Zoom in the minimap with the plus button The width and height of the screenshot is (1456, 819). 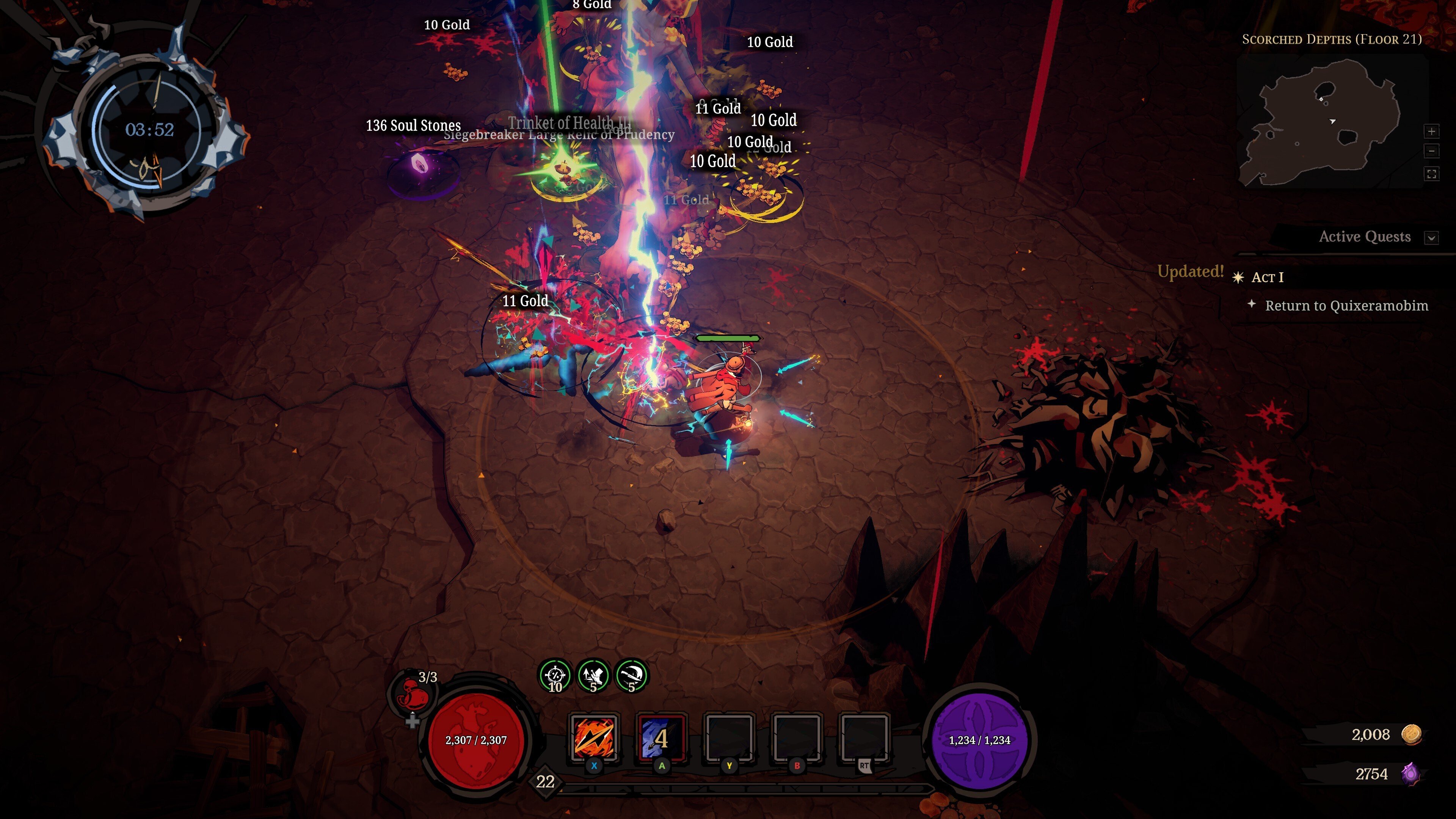(1431, 132)
